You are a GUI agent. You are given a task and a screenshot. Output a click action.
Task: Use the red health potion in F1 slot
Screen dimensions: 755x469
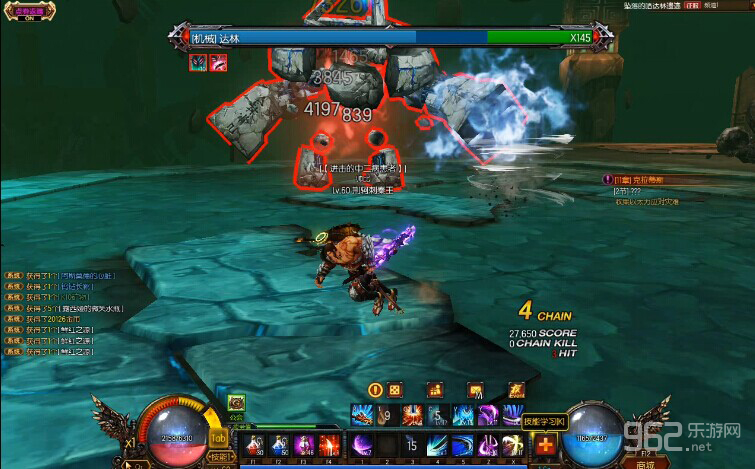point(253,446)
